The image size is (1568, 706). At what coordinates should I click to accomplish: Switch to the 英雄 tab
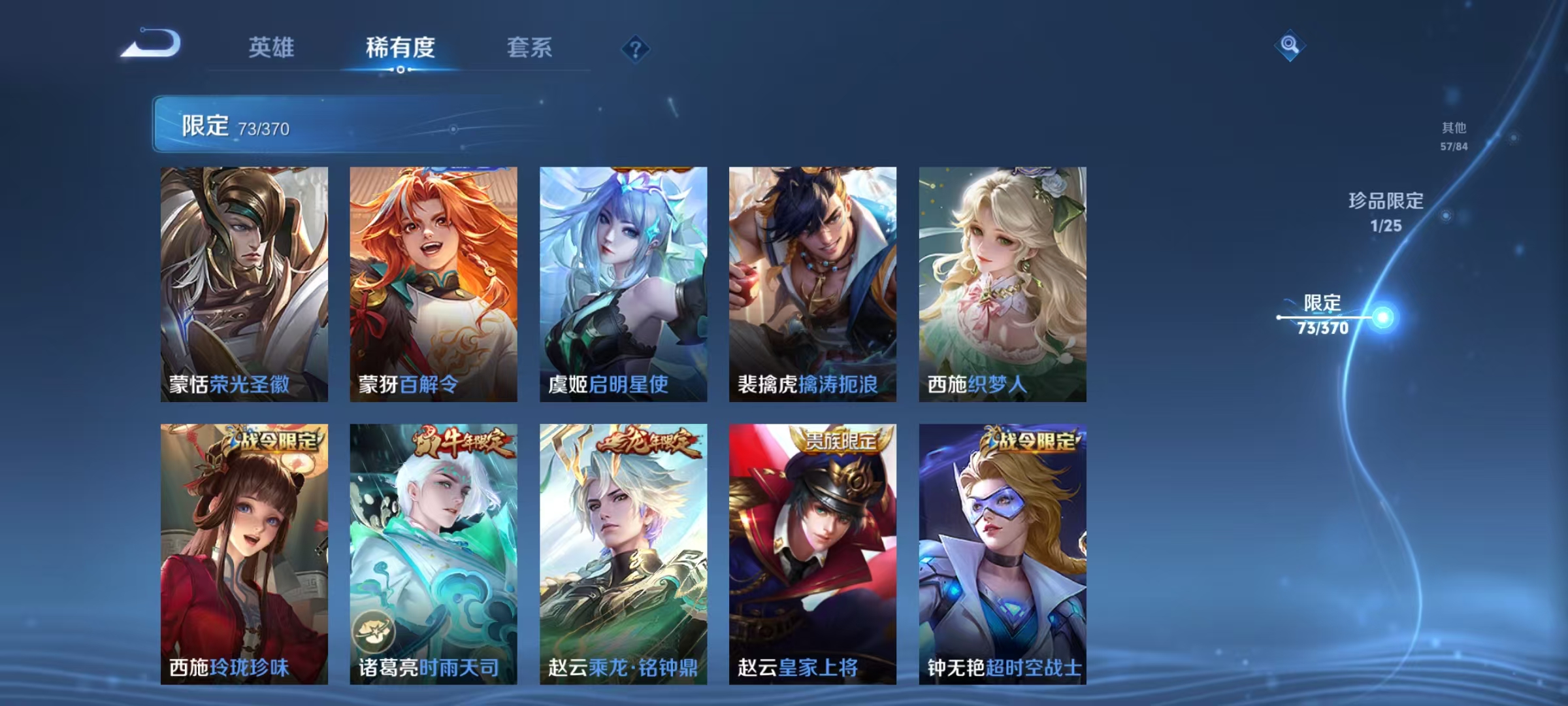[271, 48]
